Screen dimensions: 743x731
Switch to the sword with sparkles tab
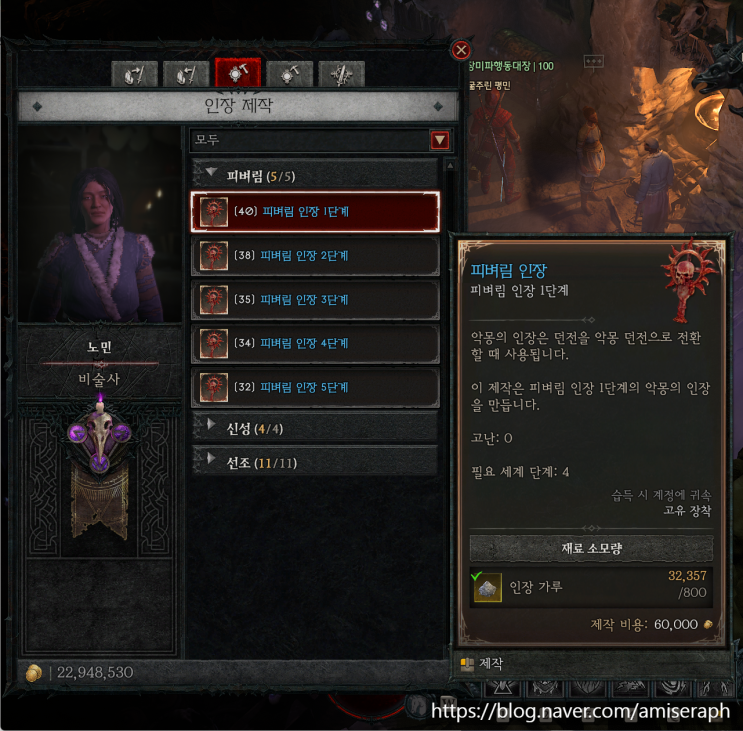pos(340,74)
